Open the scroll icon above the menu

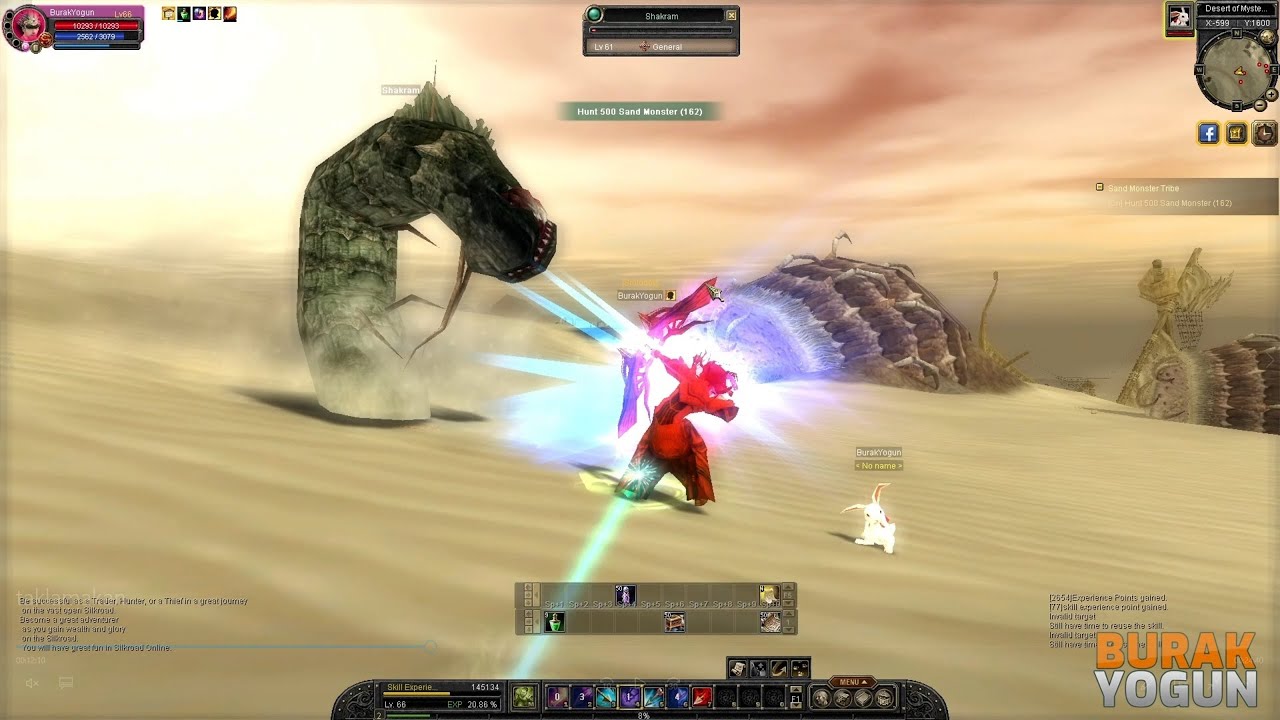coord(737,668)
